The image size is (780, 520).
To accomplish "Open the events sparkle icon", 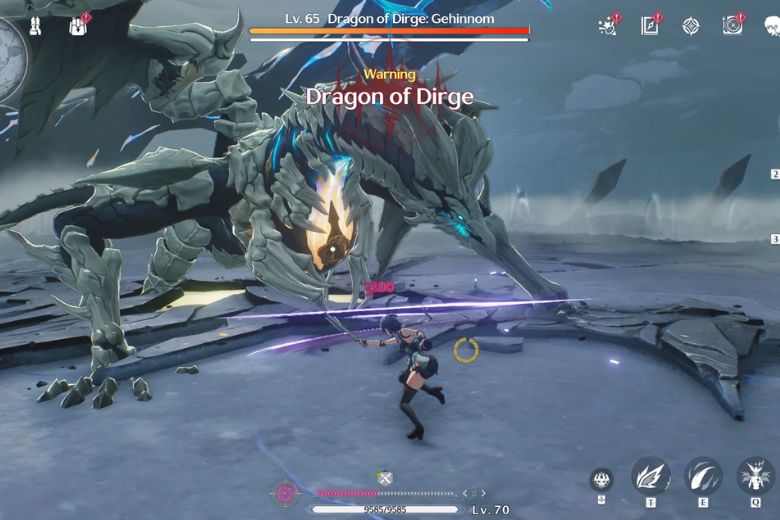I will (x=607, y=26).
